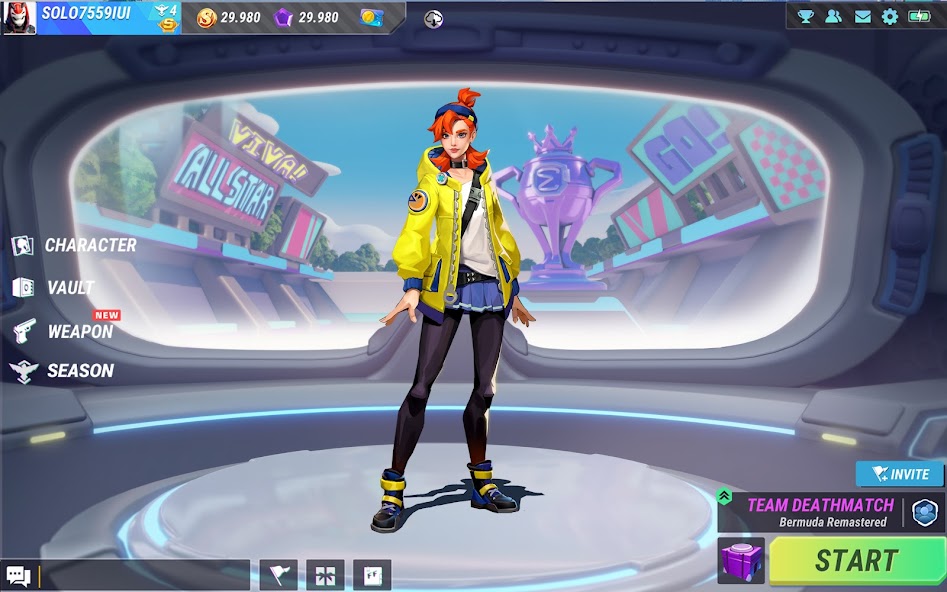The width and height of the screenshot is (947, 592).
Task: Open the purple loot crate
Action: 741,561
